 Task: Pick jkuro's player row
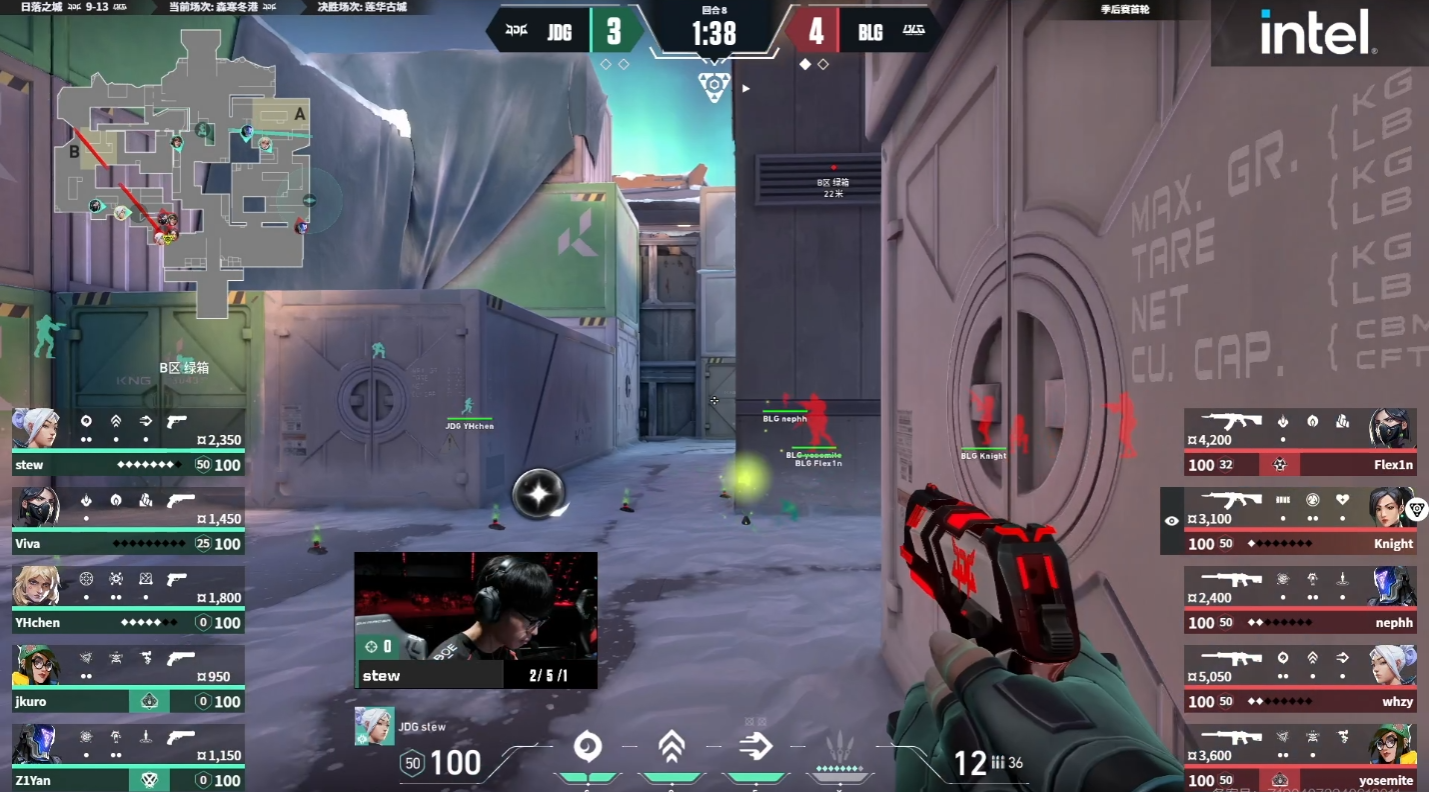point(128,678)
